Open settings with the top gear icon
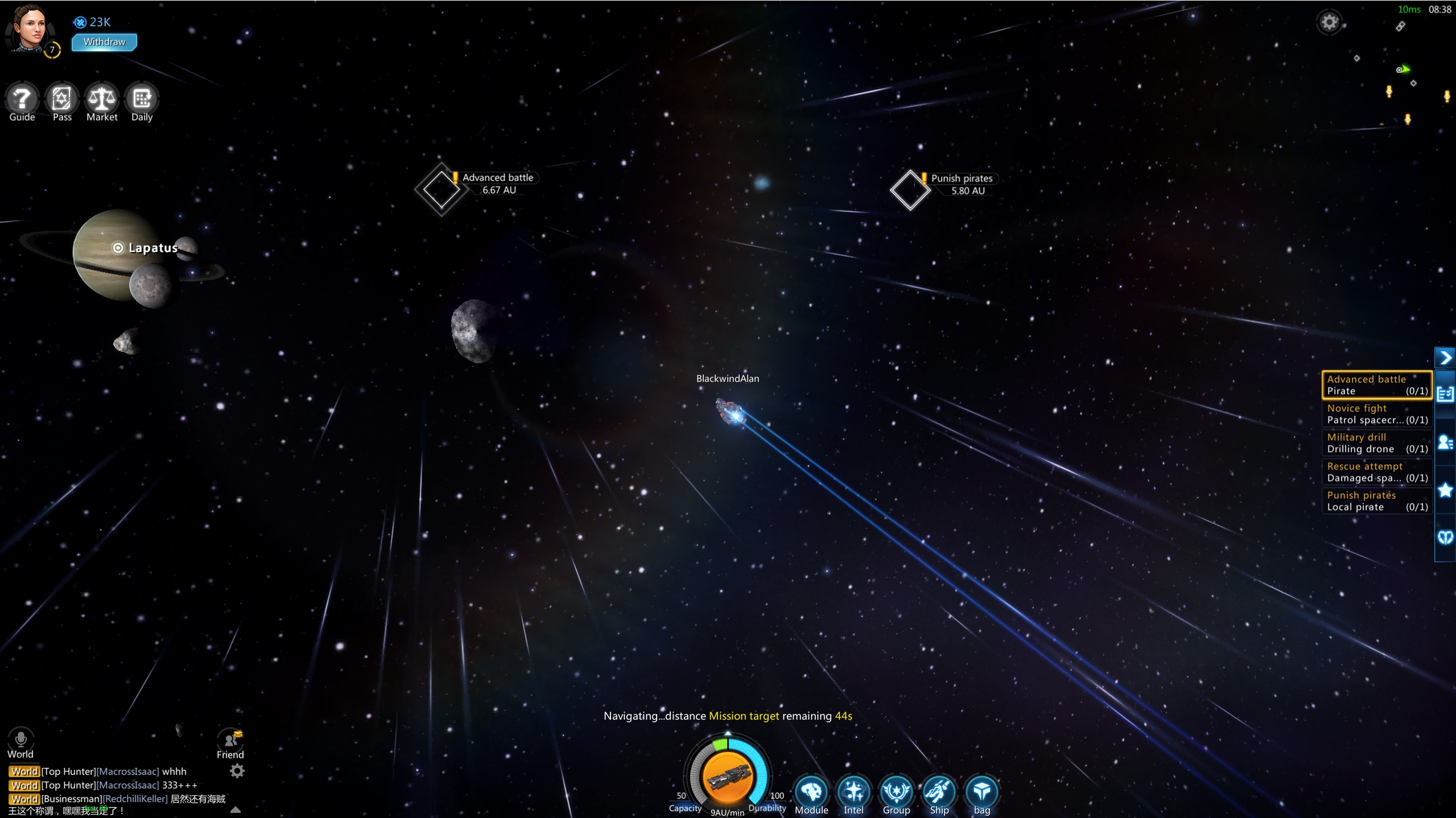The image size is (1456, 818). (x=1329, y=23)
